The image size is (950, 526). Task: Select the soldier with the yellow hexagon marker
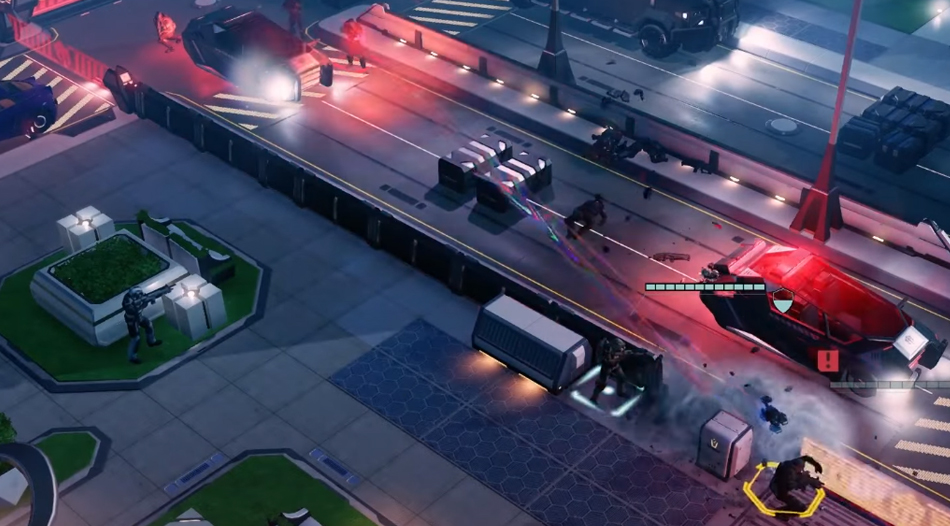(x=792, y=481)
